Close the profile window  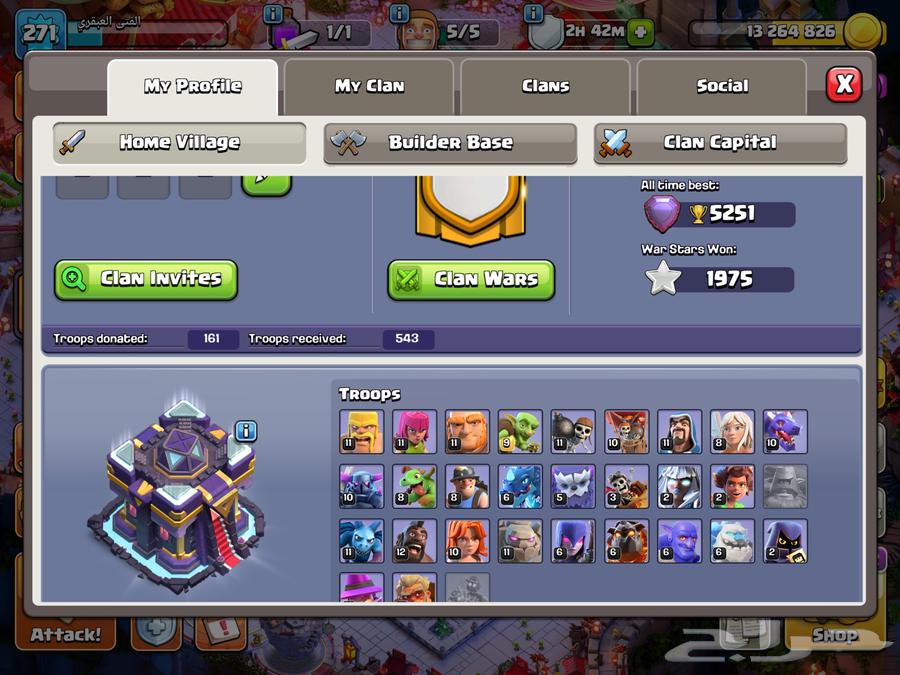click(x=843, y=84)
